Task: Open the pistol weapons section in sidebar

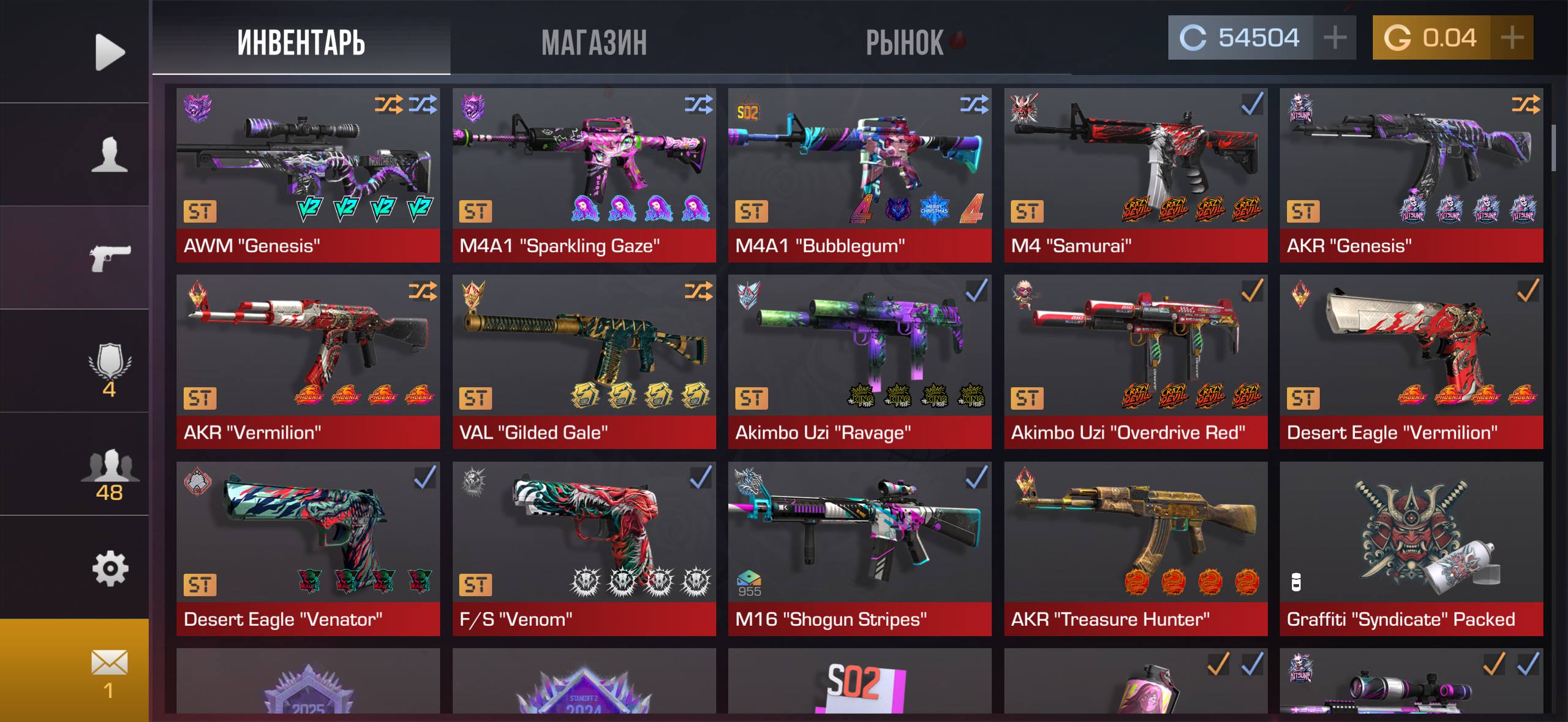Action: coord(110,257)
